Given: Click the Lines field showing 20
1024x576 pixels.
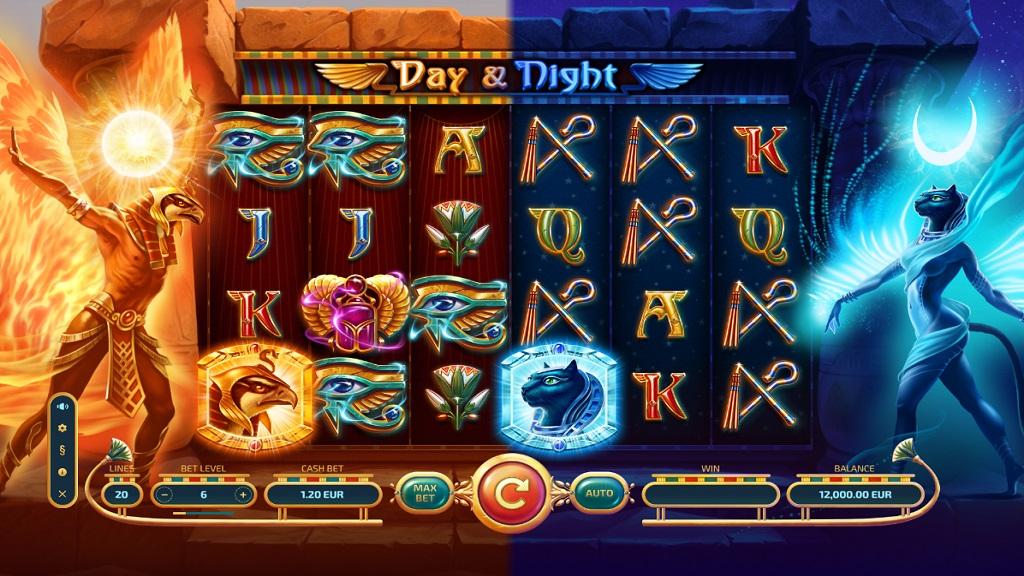Looking at the screenshot, I should (x=123, y=494).
